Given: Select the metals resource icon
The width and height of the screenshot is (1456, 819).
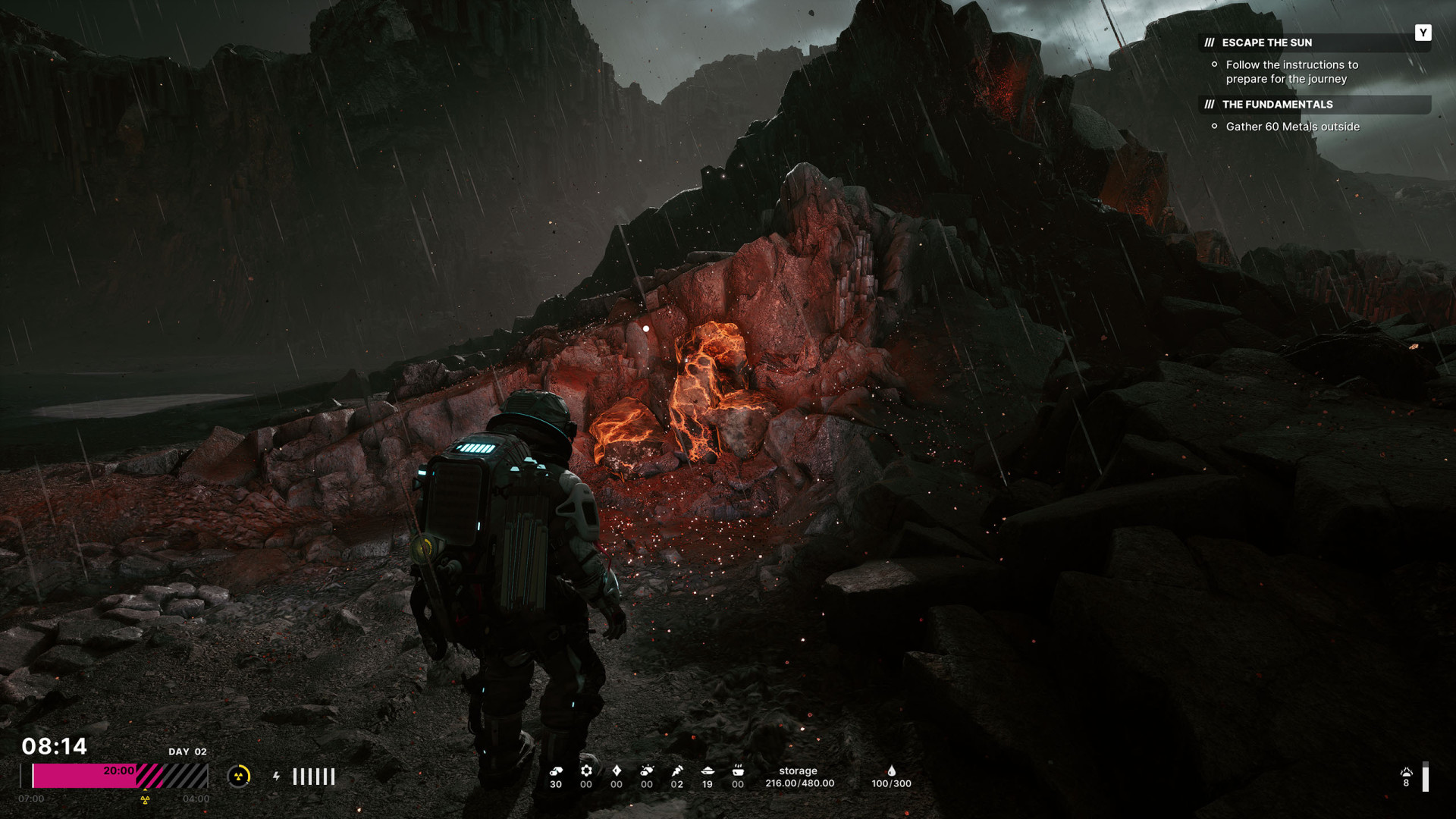Looking at the screenshot, I should (556, 770).
